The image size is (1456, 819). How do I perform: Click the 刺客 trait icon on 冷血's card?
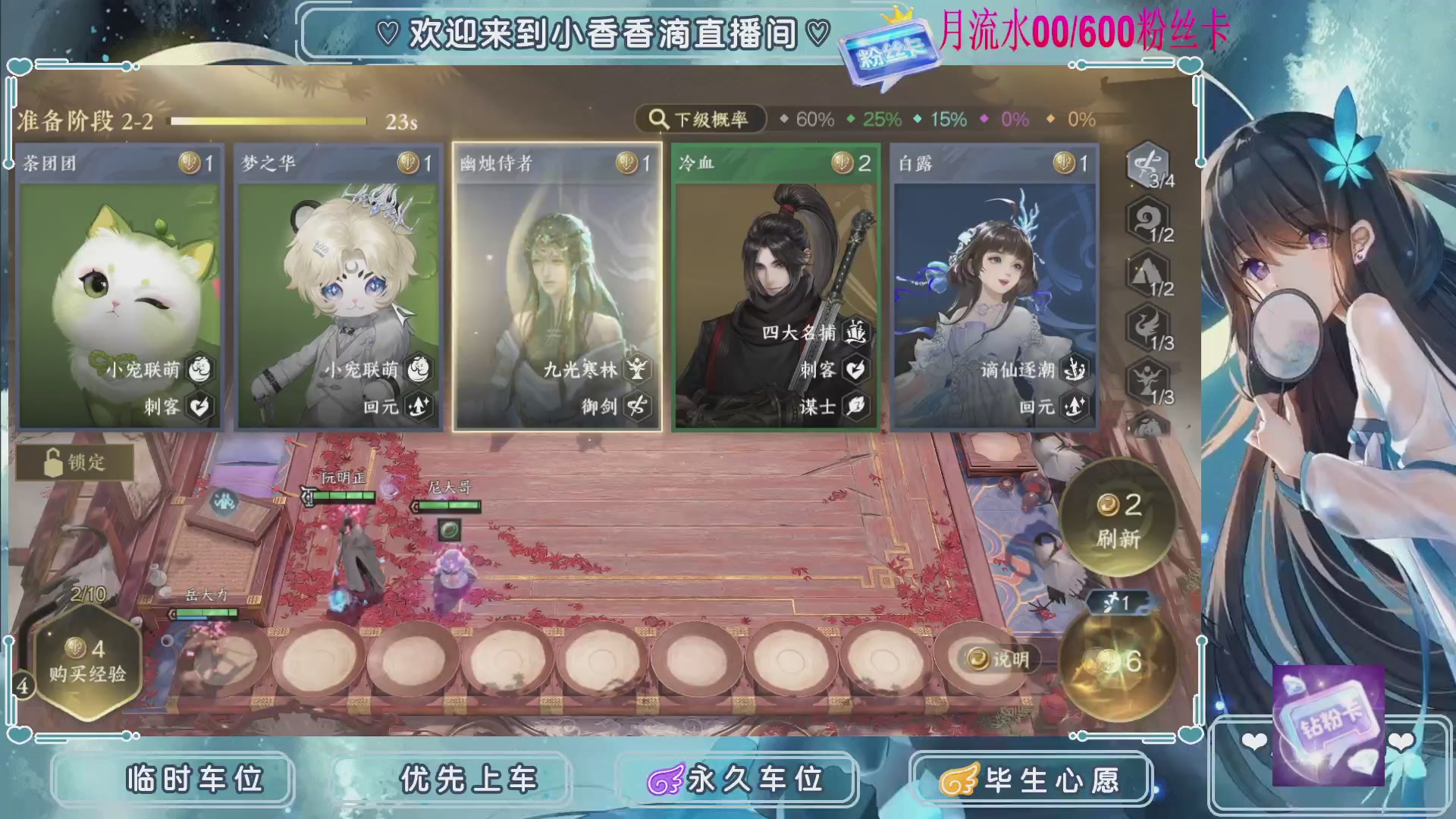(855, 371)
